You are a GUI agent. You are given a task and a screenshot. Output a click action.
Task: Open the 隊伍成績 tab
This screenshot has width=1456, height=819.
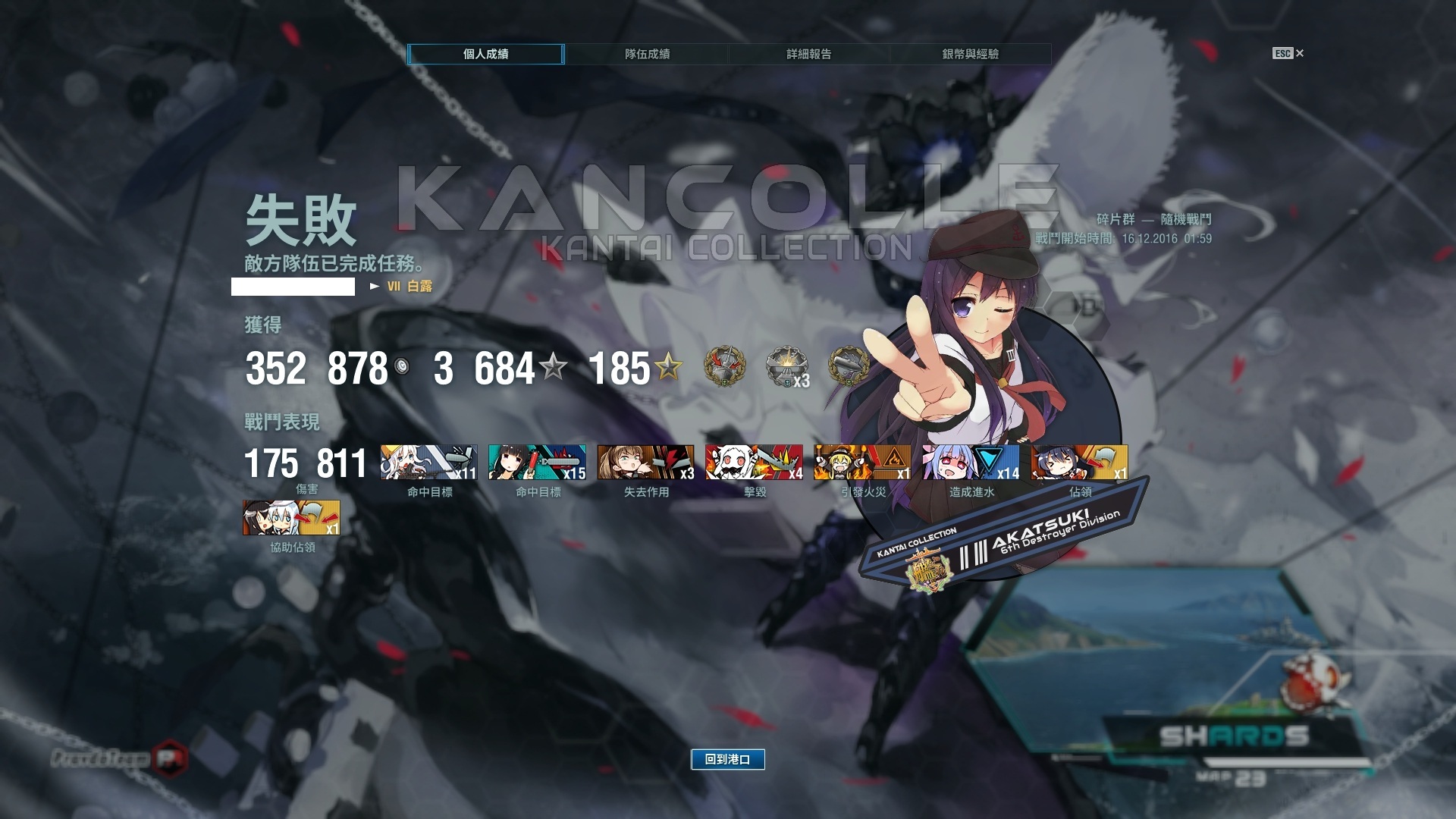click(x=647, y=54)
